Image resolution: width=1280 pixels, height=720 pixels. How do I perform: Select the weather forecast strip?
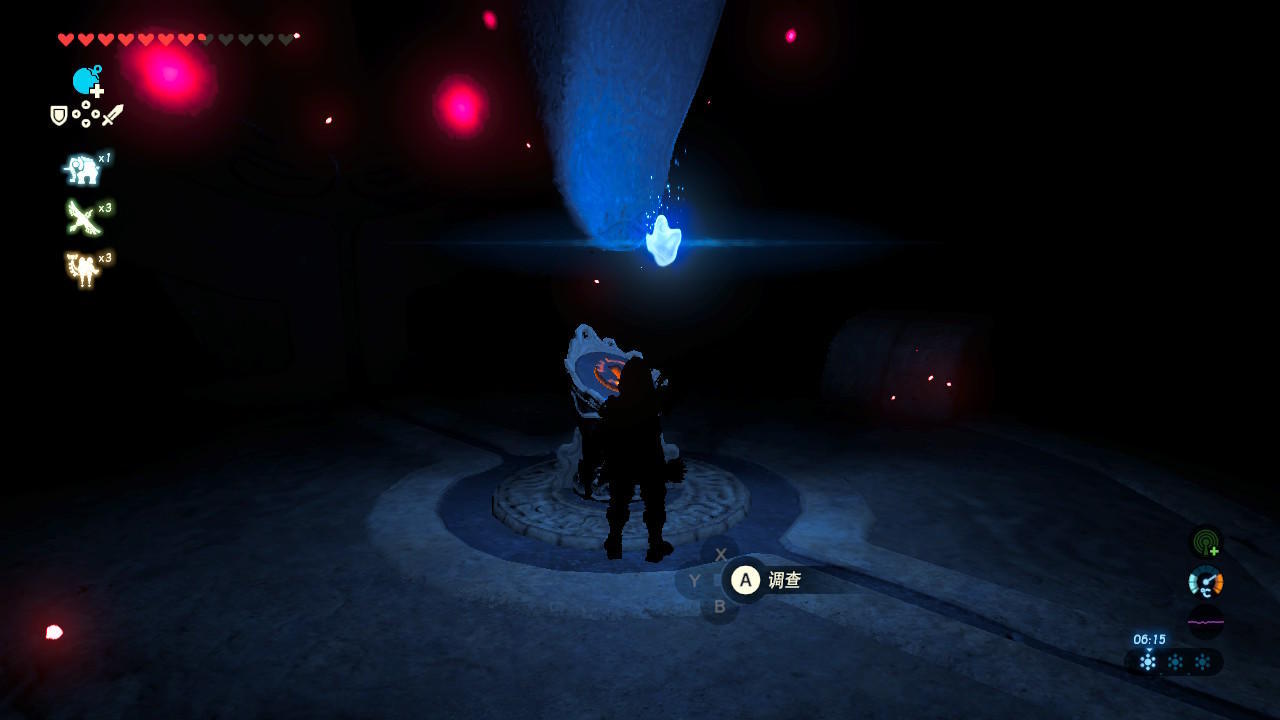[1174, 662]
